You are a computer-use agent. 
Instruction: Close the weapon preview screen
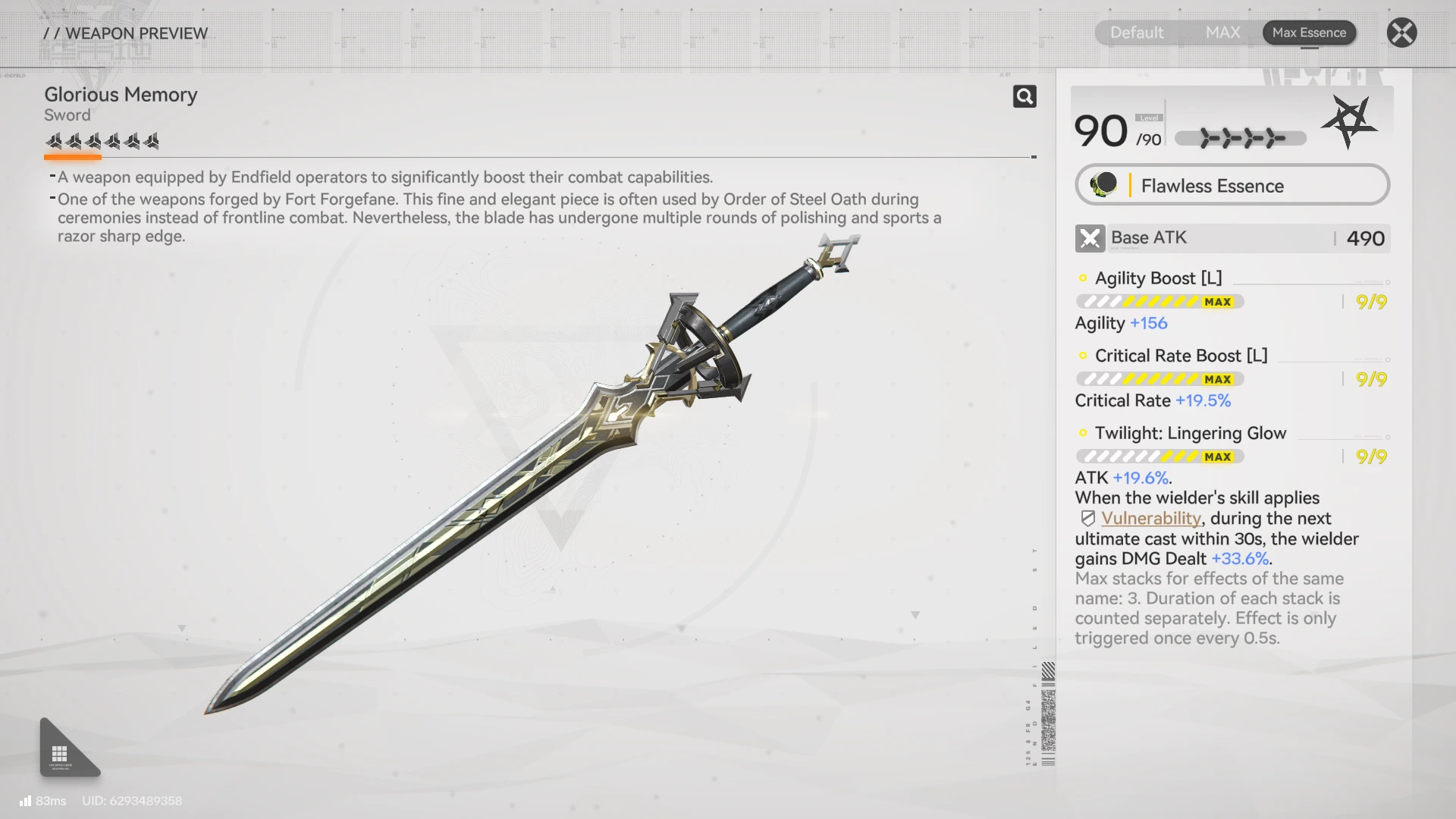(x=1401, y=33)
